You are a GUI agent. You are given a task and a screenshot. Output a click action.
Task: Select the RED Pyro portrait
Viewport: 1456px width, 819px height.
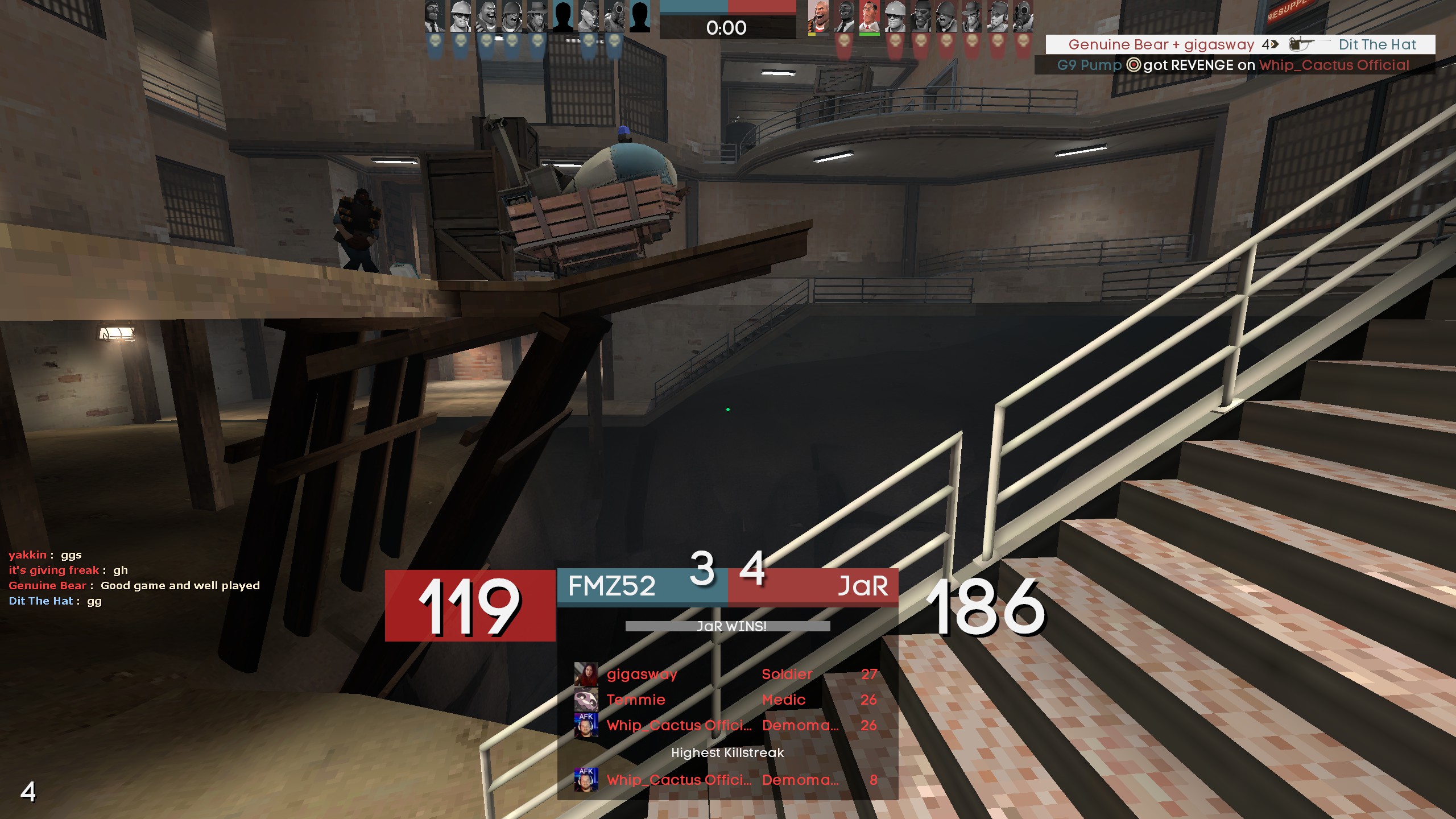click(1023, 17)
